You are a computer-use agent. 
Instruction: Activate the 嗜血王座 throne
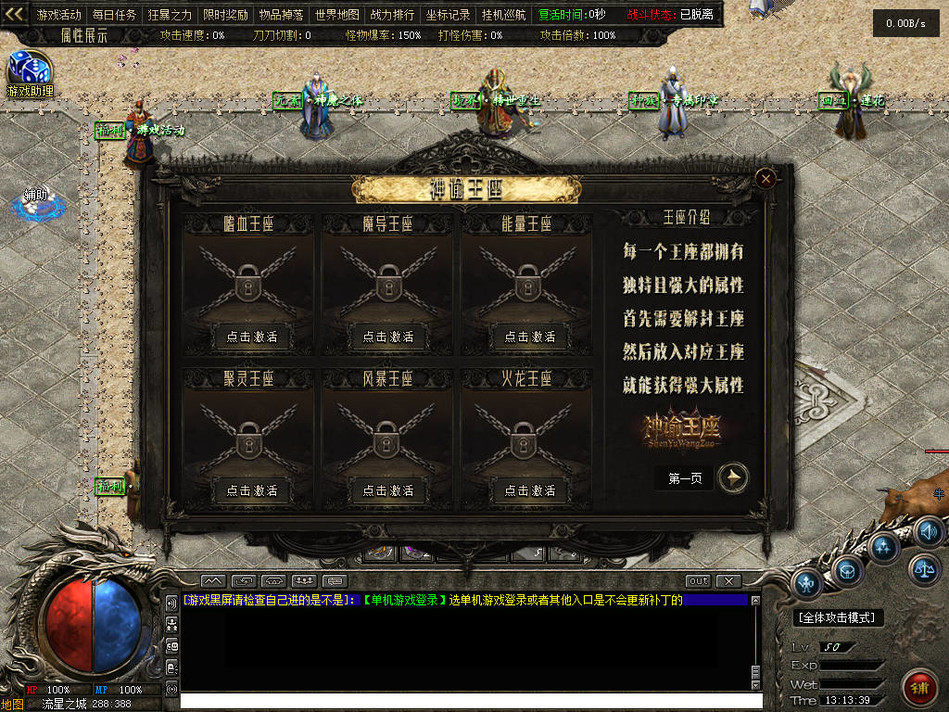pos(251,337)
